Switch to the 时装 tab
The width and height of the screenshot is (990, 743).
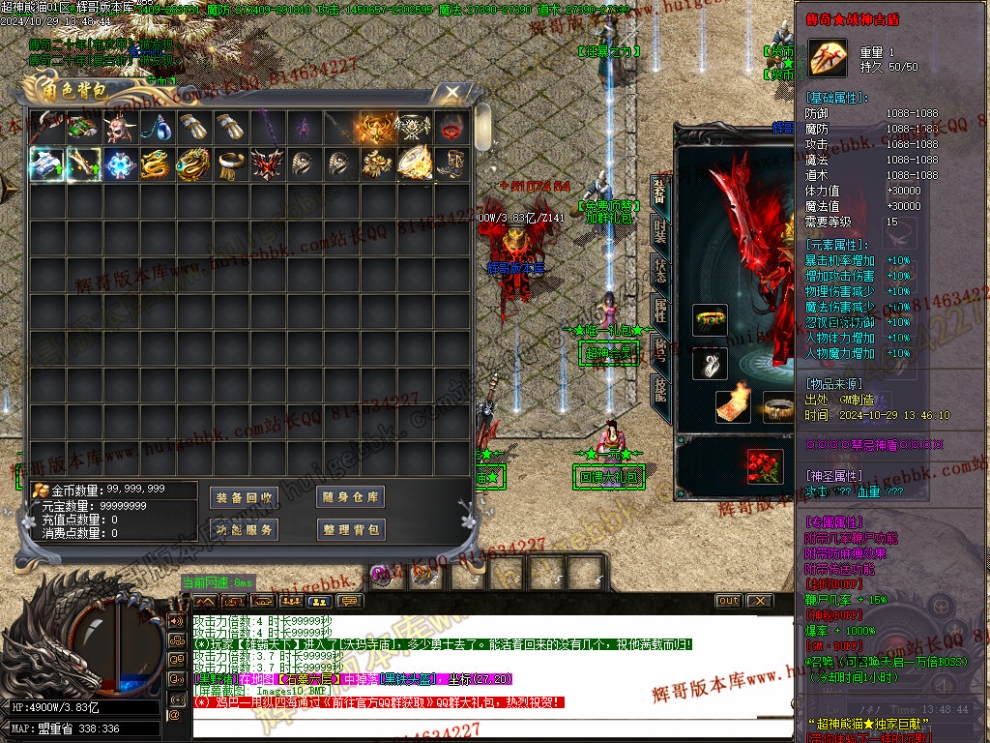pyautogui.click(x=660, y=231)
